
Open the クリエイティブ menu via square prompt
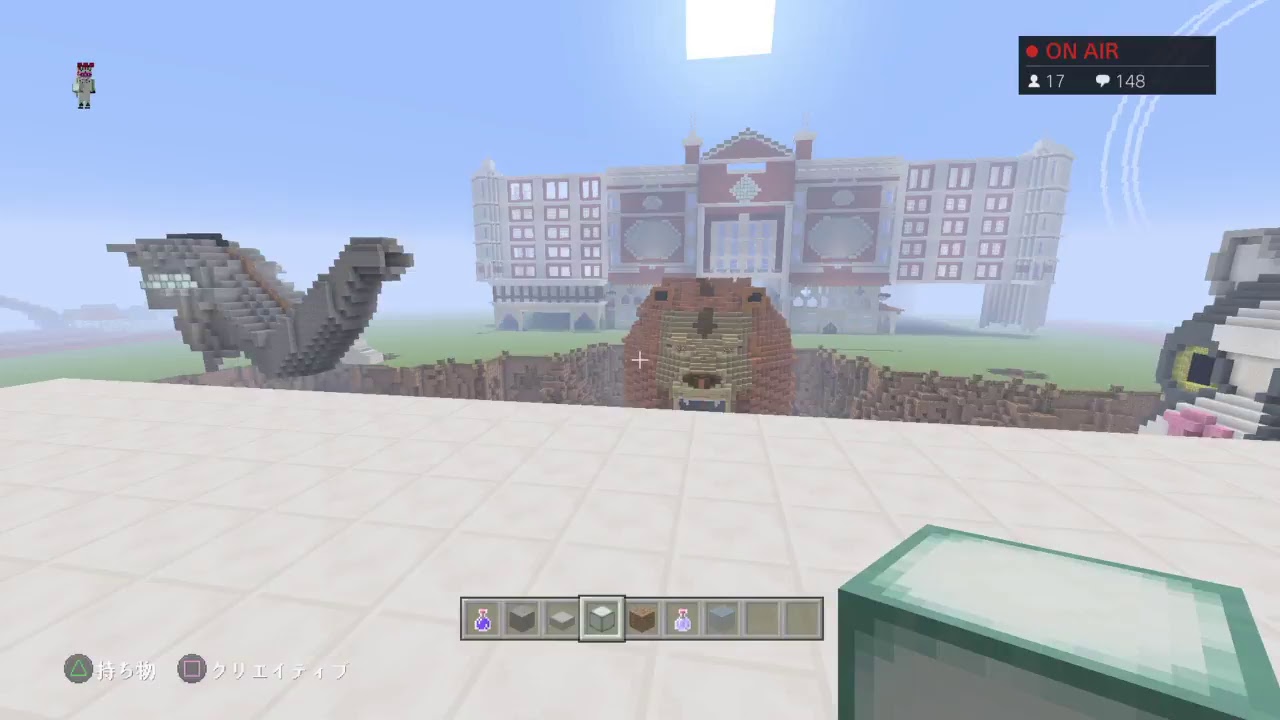pyautogui.click(x=278, y=670)
